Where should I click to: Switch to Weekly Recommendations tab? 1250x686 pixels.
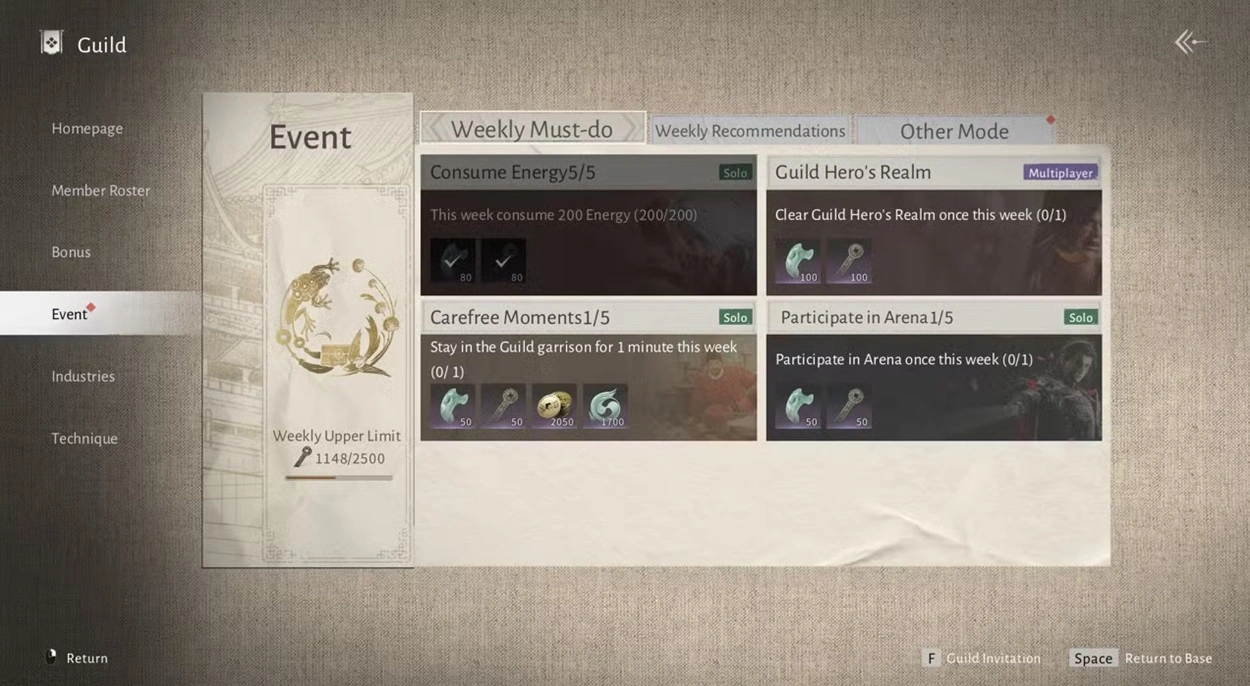pyautogui.click(x=749, y=131)
